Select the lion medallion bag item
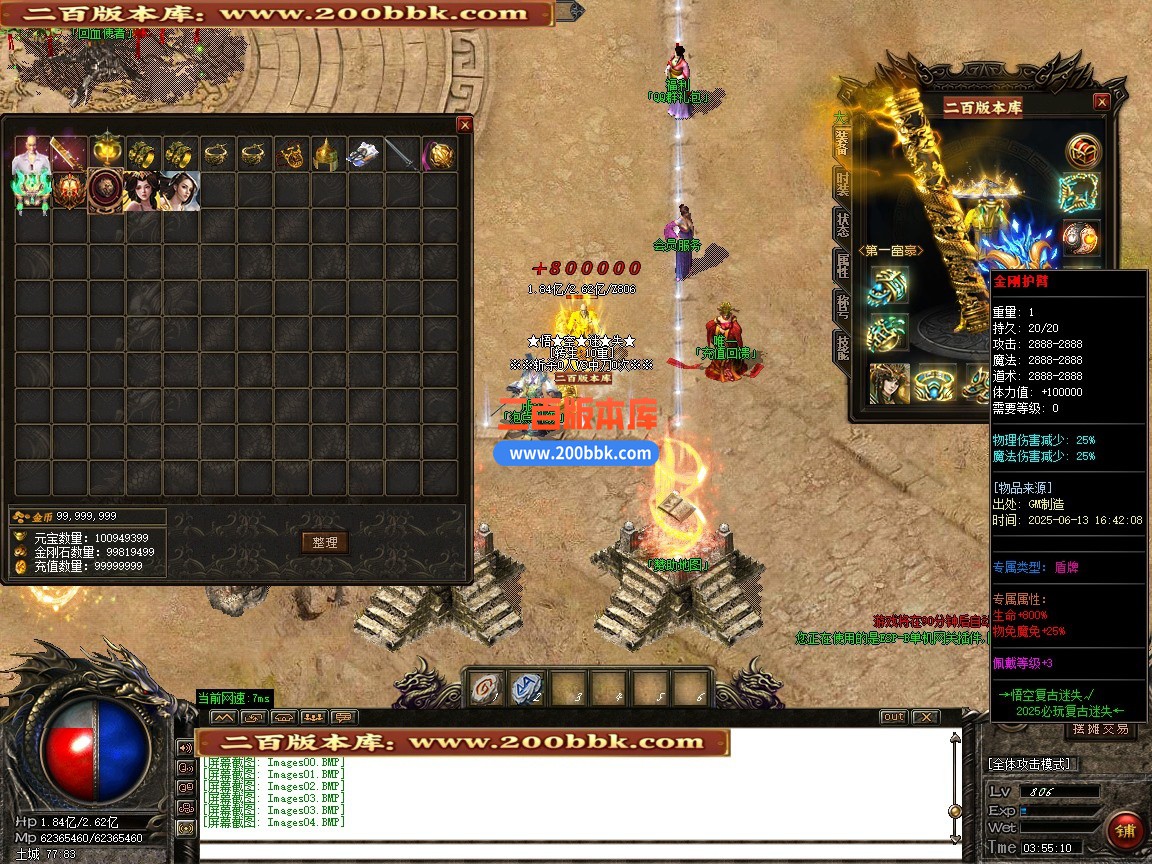 (106, 191)
